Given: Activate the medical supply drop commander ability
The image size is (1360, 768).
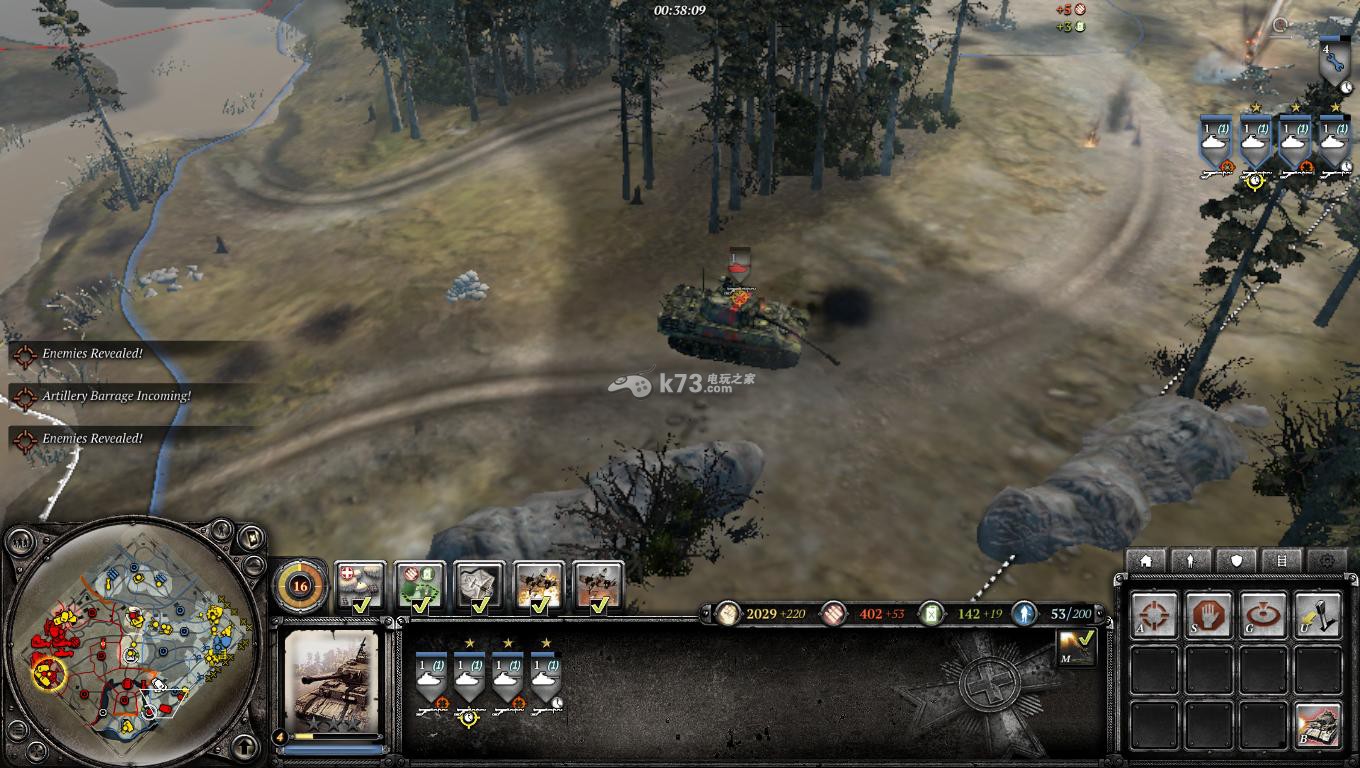Looking at the screenshot, I should 359,586.
